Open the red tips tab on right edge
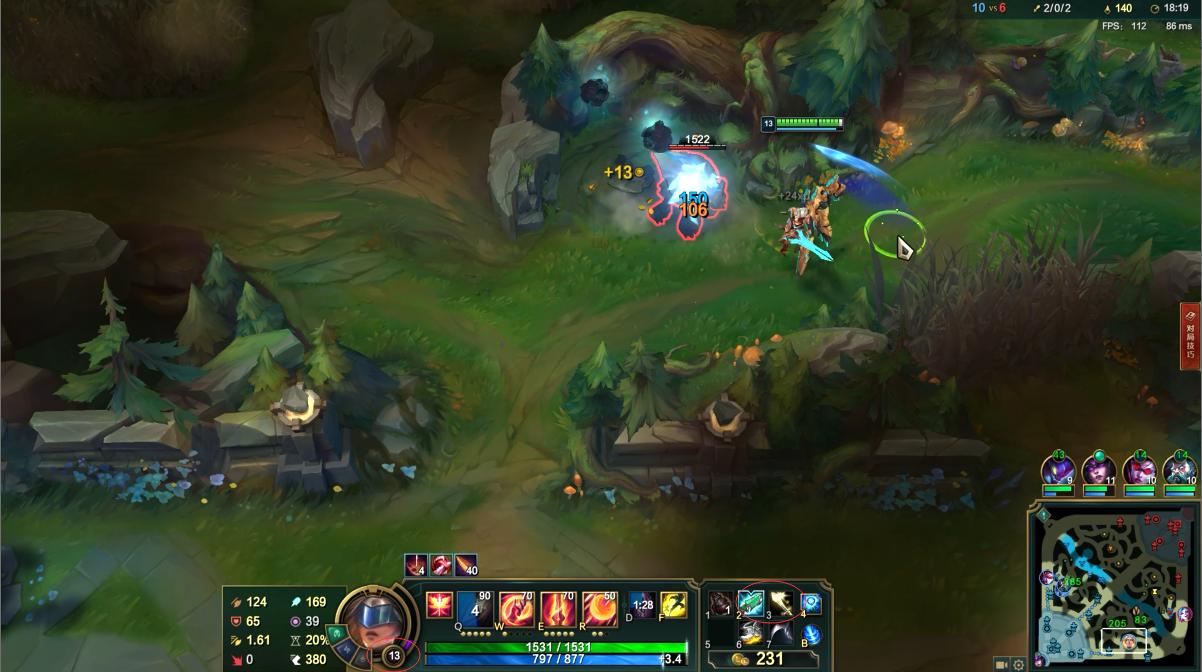The height and width of the screenshot is (672, 1202). click(1190, 337)
